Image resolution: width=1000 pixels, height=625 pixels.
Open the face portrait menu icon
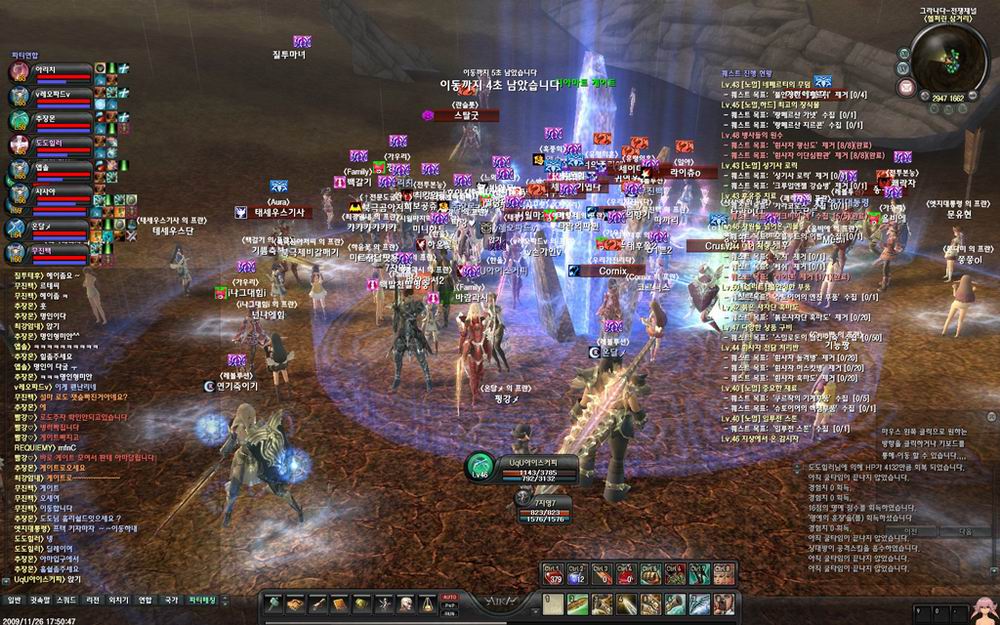pos(407,604)
